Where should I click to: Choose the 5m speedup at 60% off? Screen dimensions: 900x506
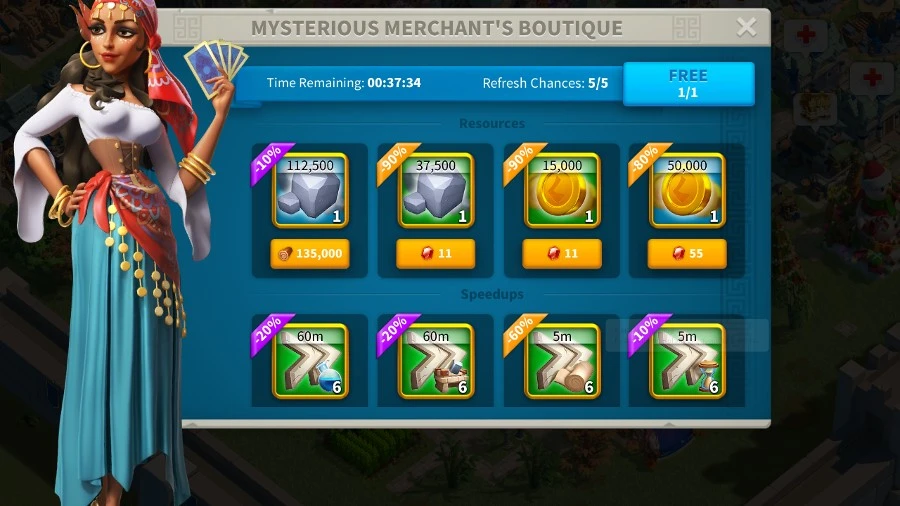(x=562, y=361)
